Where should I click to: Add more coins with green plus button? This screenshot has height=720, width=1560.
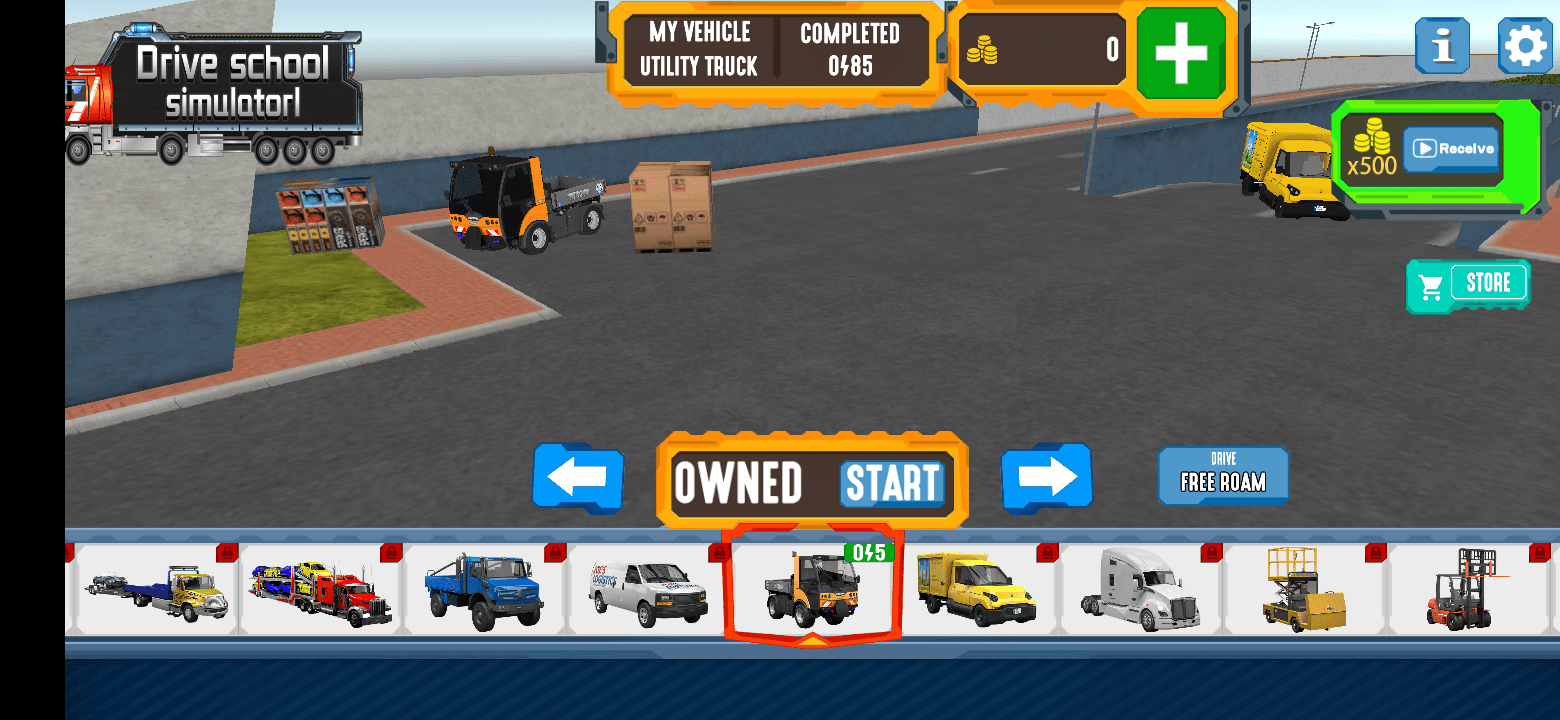click(x=1181, y=53)
